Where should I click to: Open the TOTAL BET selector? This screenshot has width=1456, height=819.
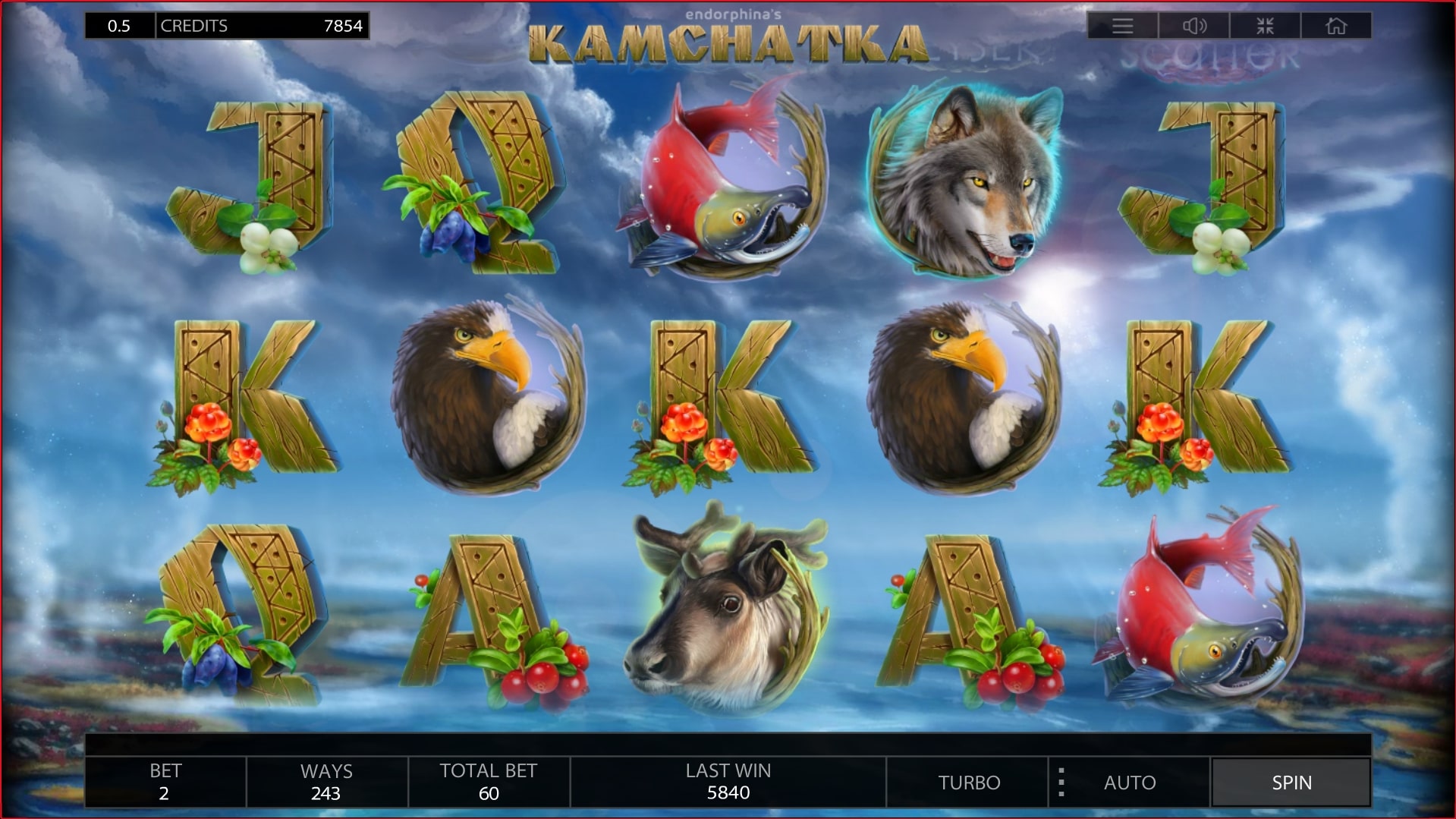pos(488,782)
